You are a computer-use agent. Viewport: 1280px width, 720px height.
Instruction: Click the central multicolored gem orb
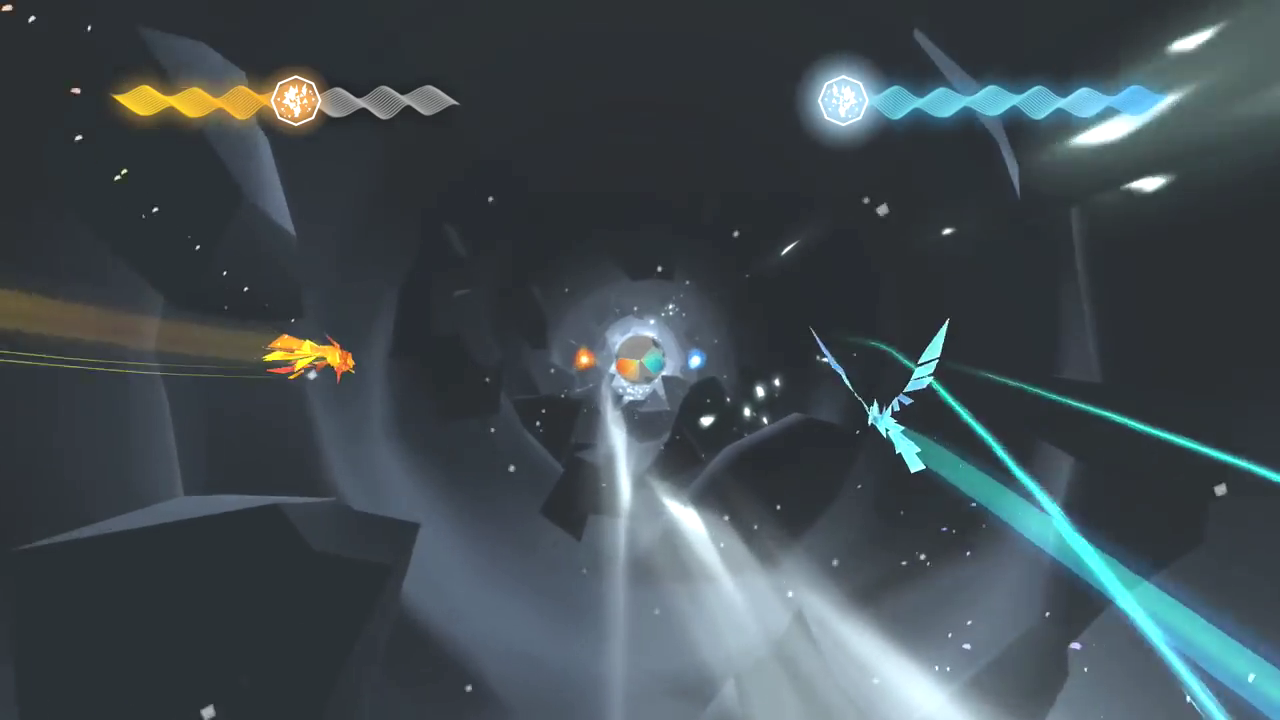[x=638, y=360]
